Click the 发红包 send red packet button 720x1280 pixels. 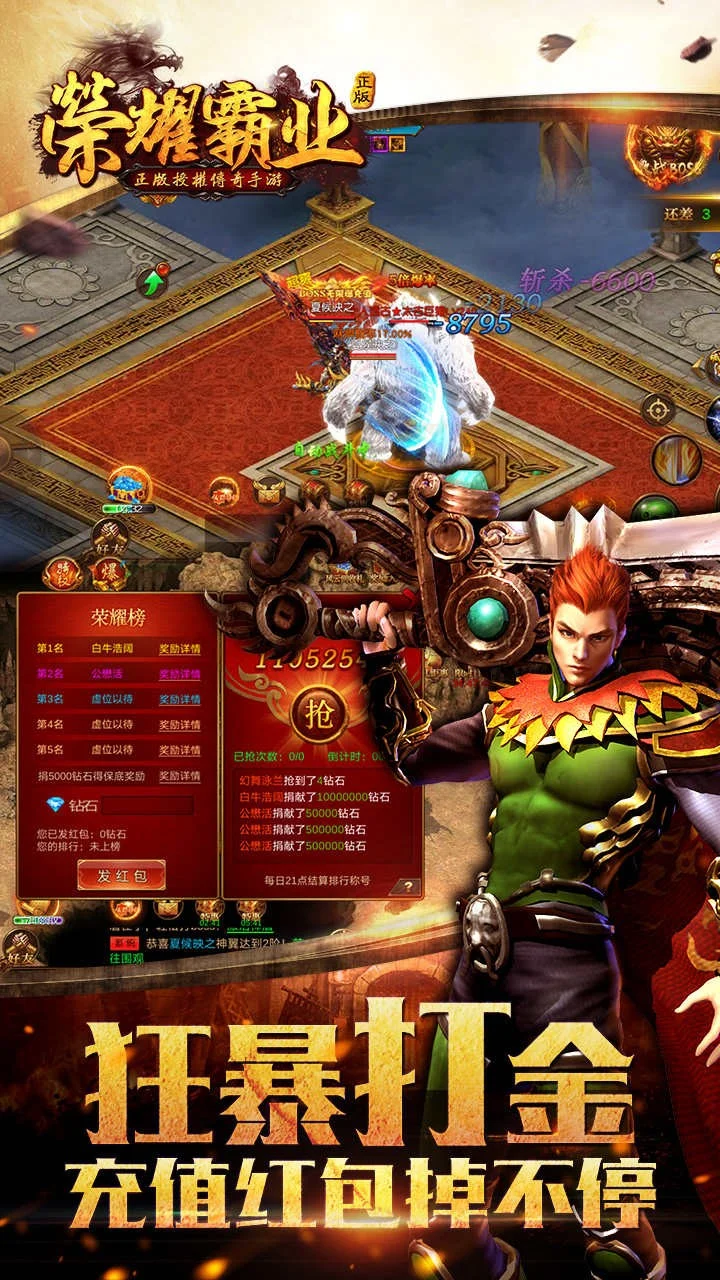(x=121, y=875)
